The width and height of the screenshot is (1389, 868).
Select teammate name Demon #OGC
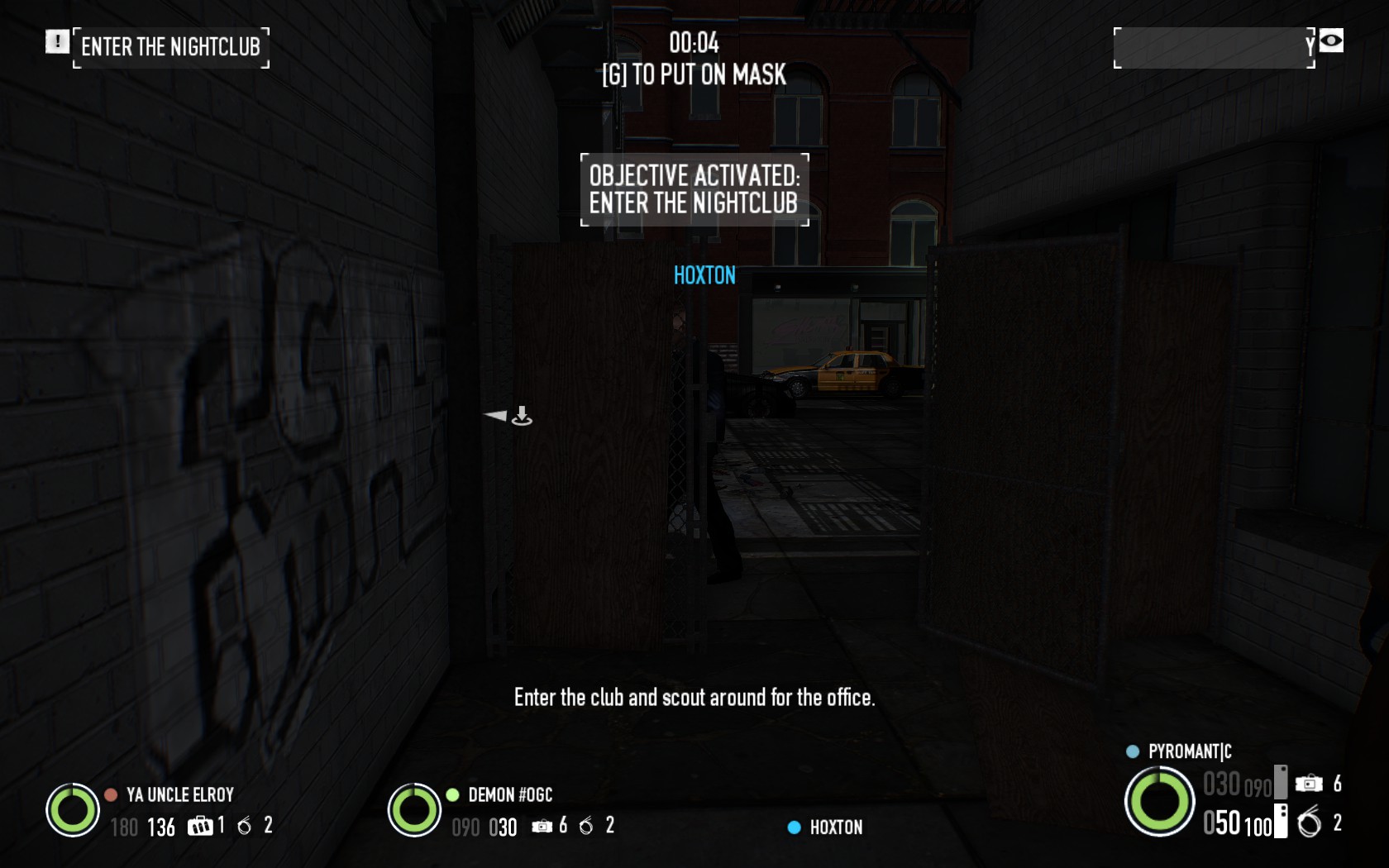(509, 795)
